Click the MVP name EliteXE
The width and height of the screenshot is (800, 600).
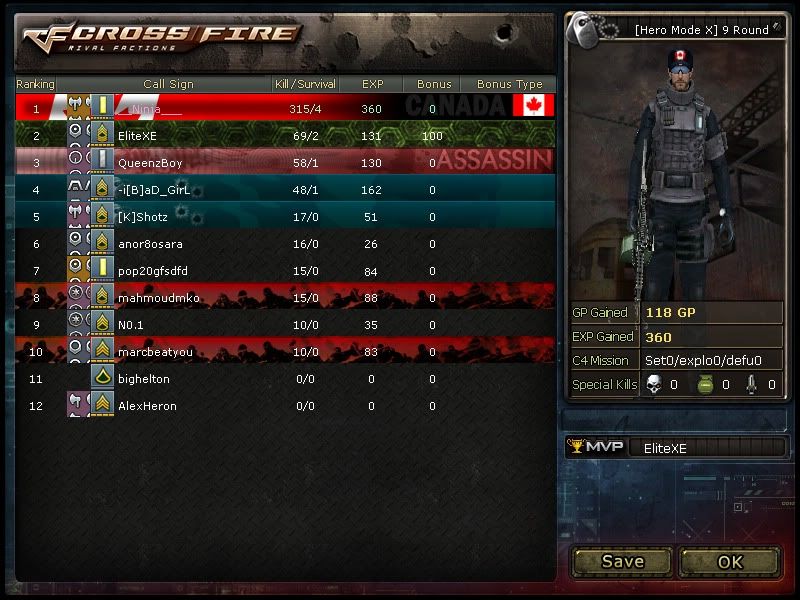point(665,448)
